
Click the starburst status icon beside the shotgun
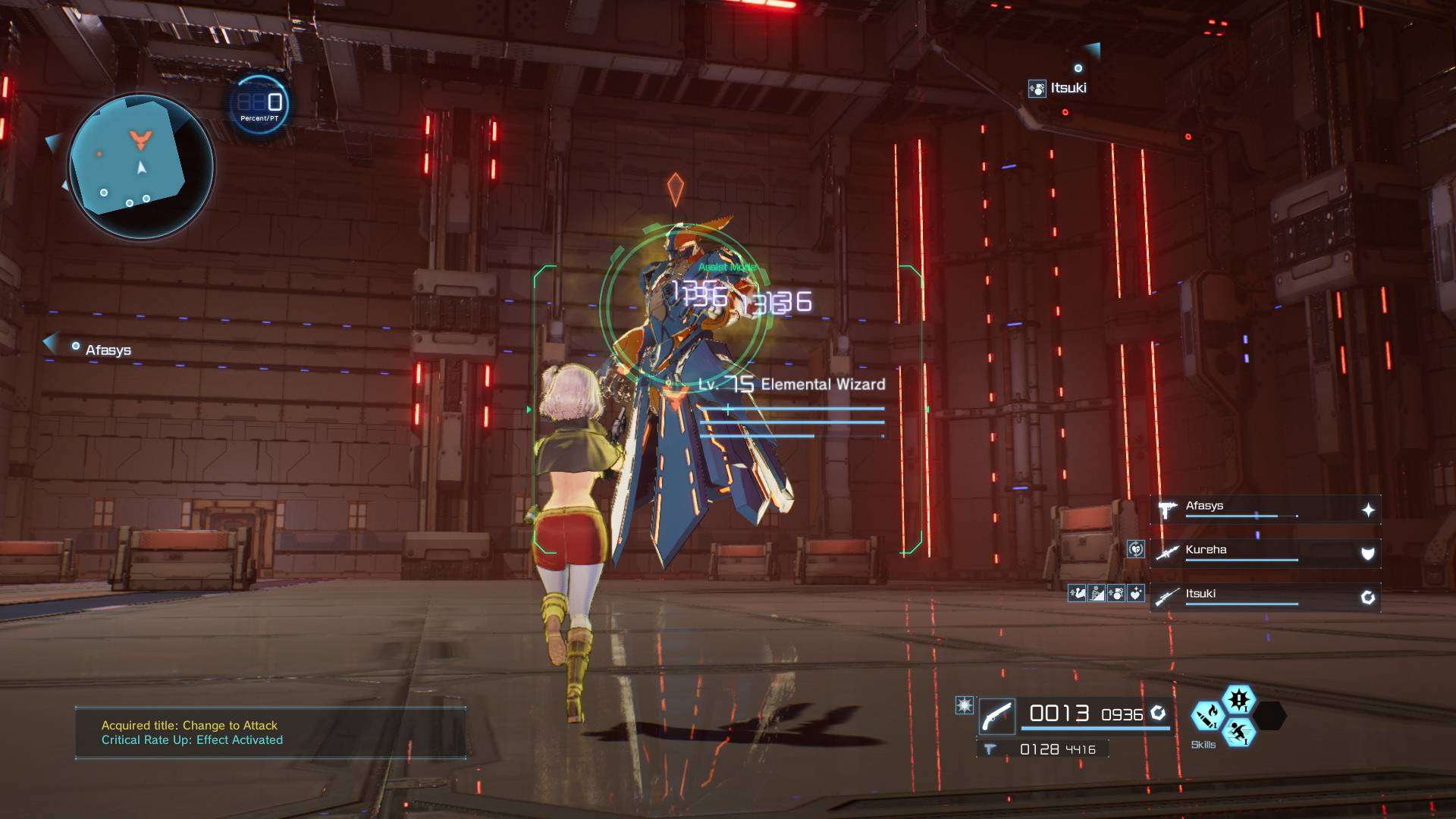pos(964,706)
